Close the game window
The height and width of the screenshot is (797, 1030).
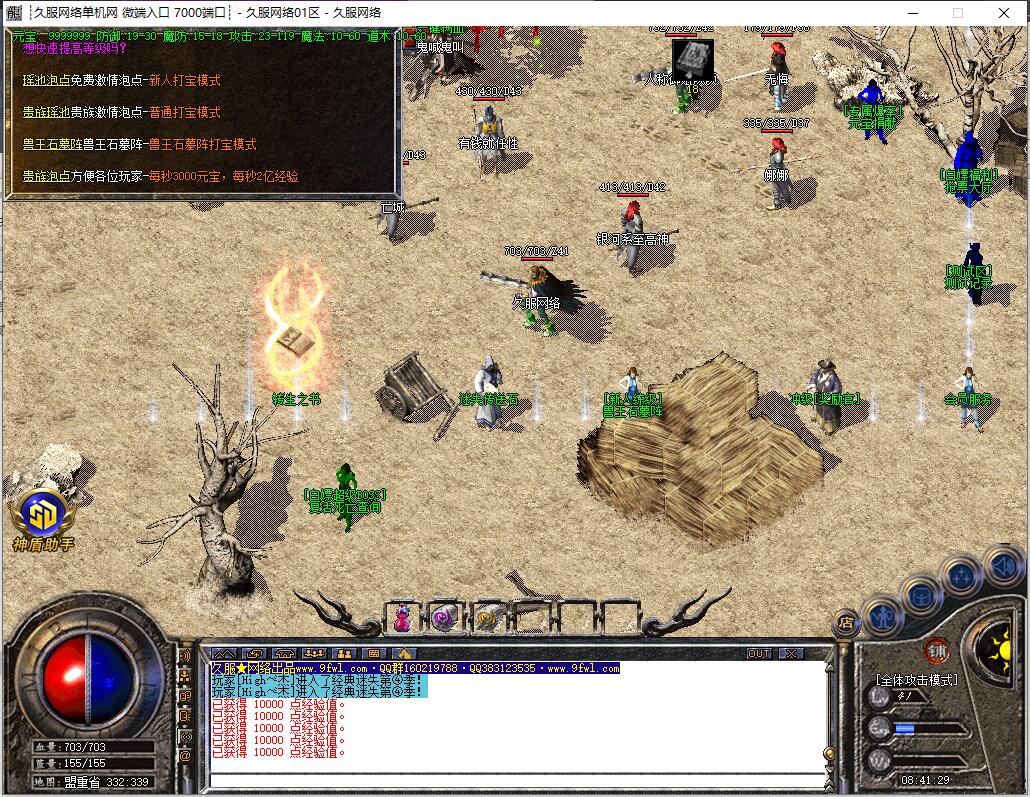point(1003,13)
